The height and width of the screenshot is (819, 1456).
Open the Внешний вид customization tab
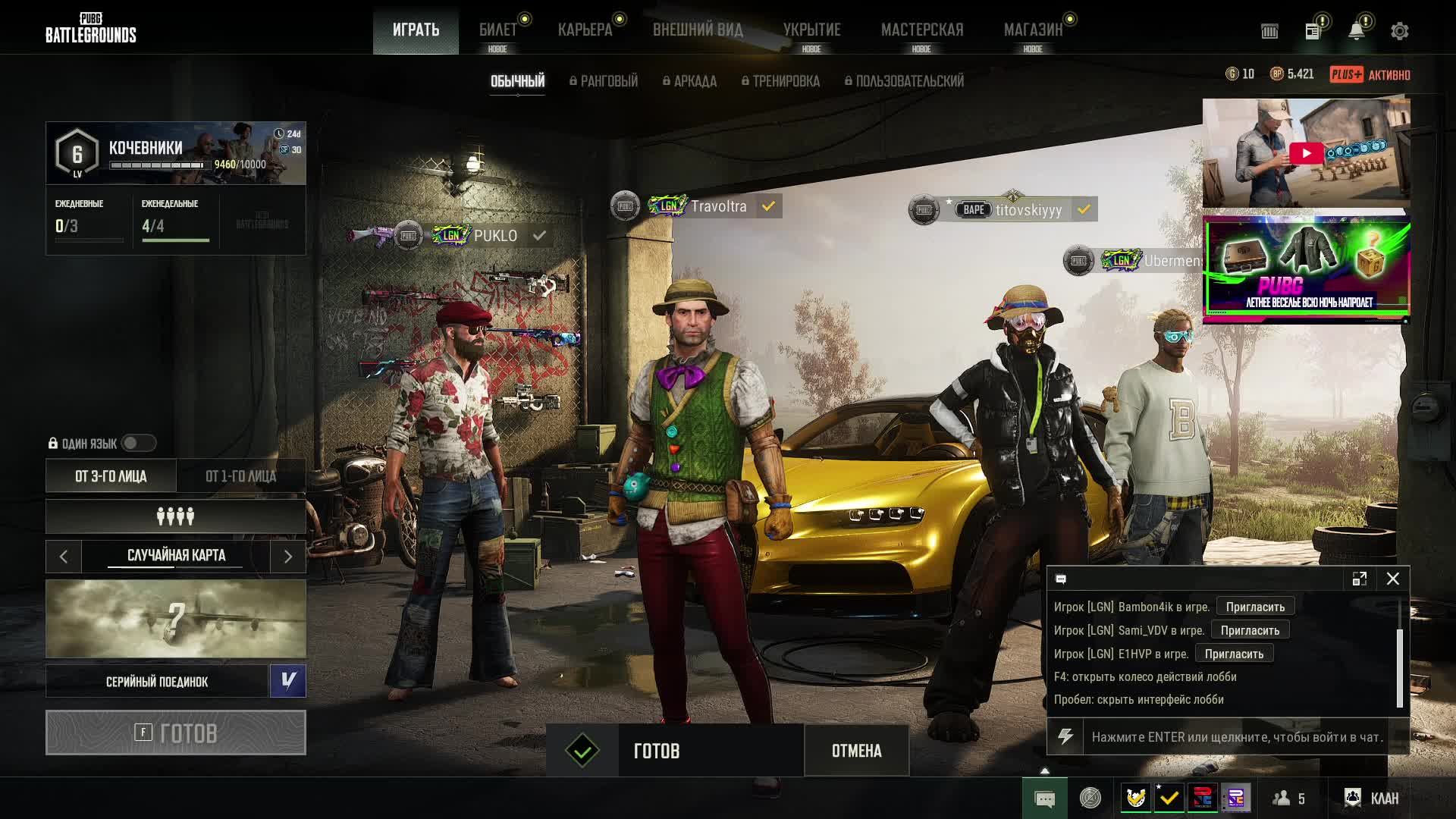698,30
